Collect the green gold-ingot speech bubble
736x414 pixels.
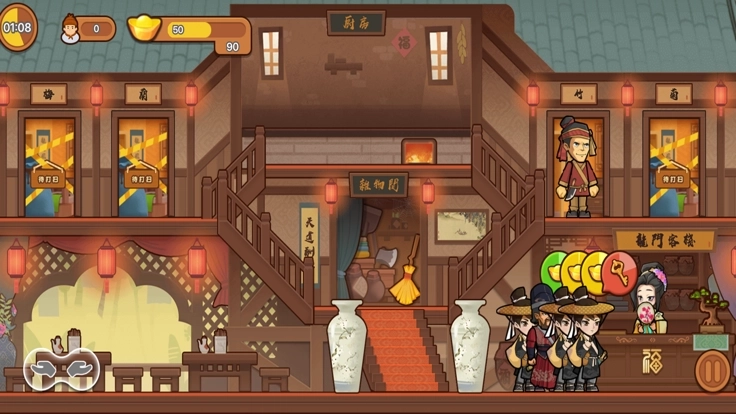click(551, 270)
